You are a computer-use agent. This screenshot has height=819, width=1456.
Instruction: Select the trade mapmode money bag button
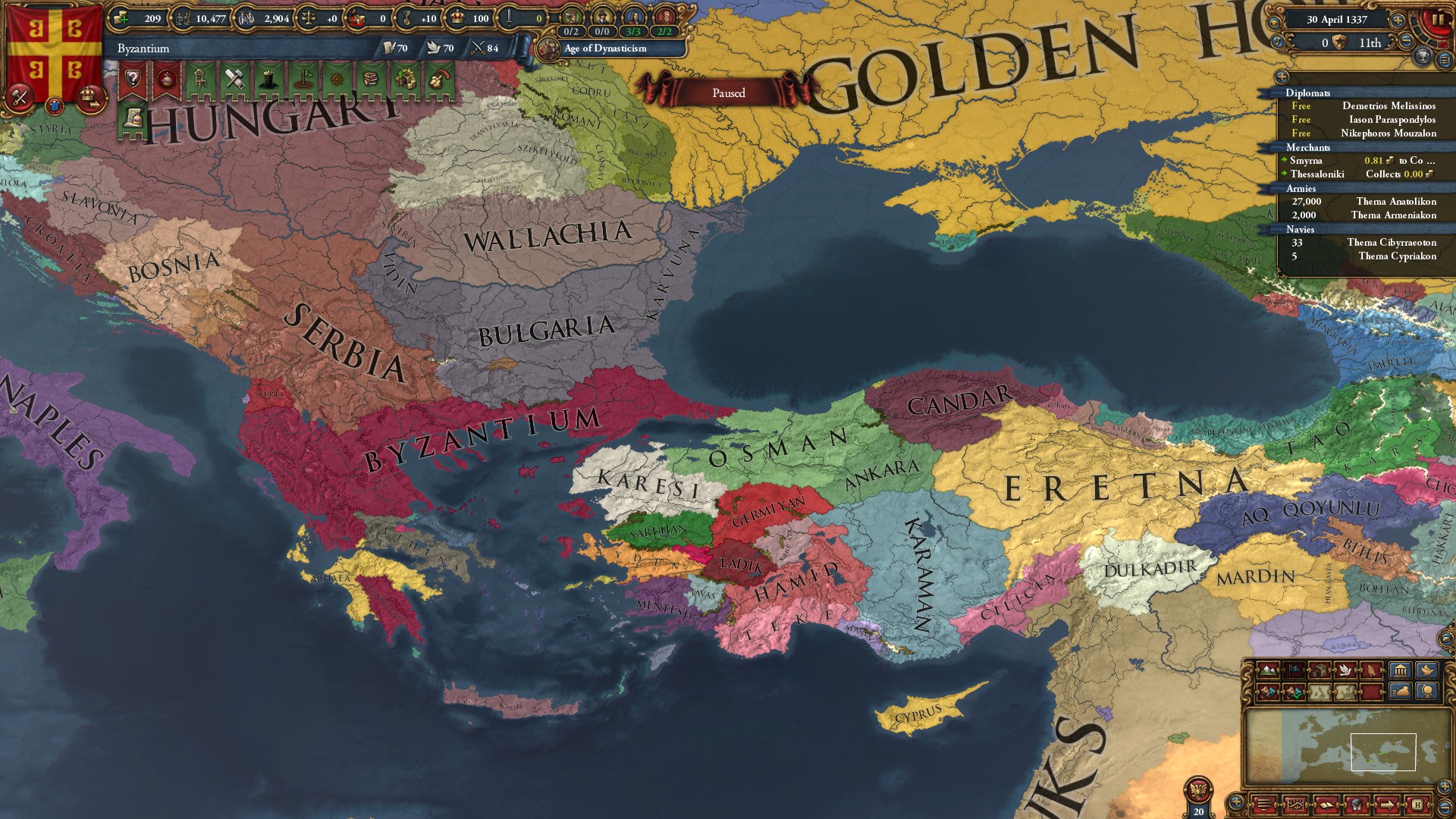[1399, 692]
